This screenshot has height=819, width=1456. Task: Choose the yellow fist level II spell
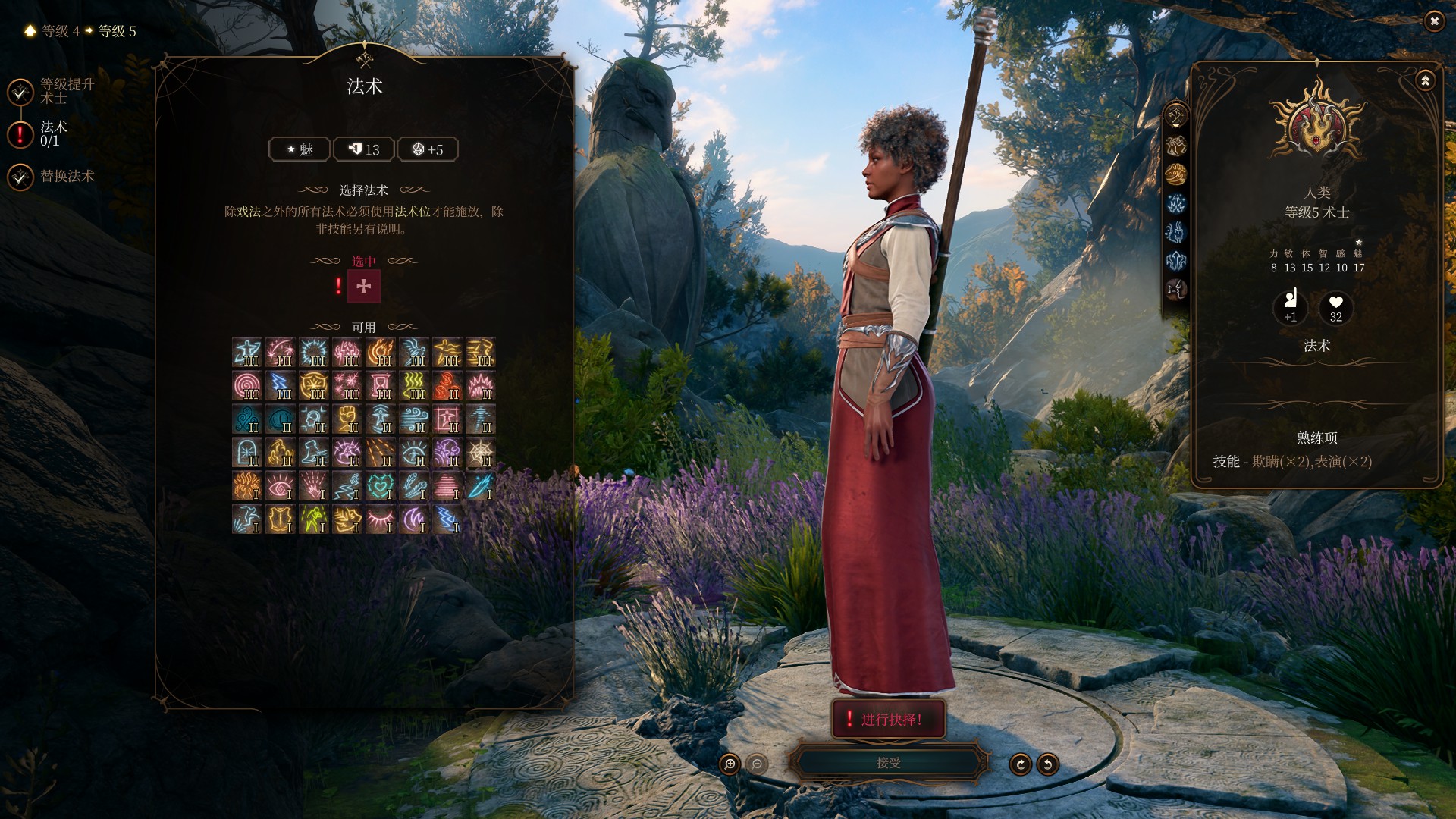point(347,419)
